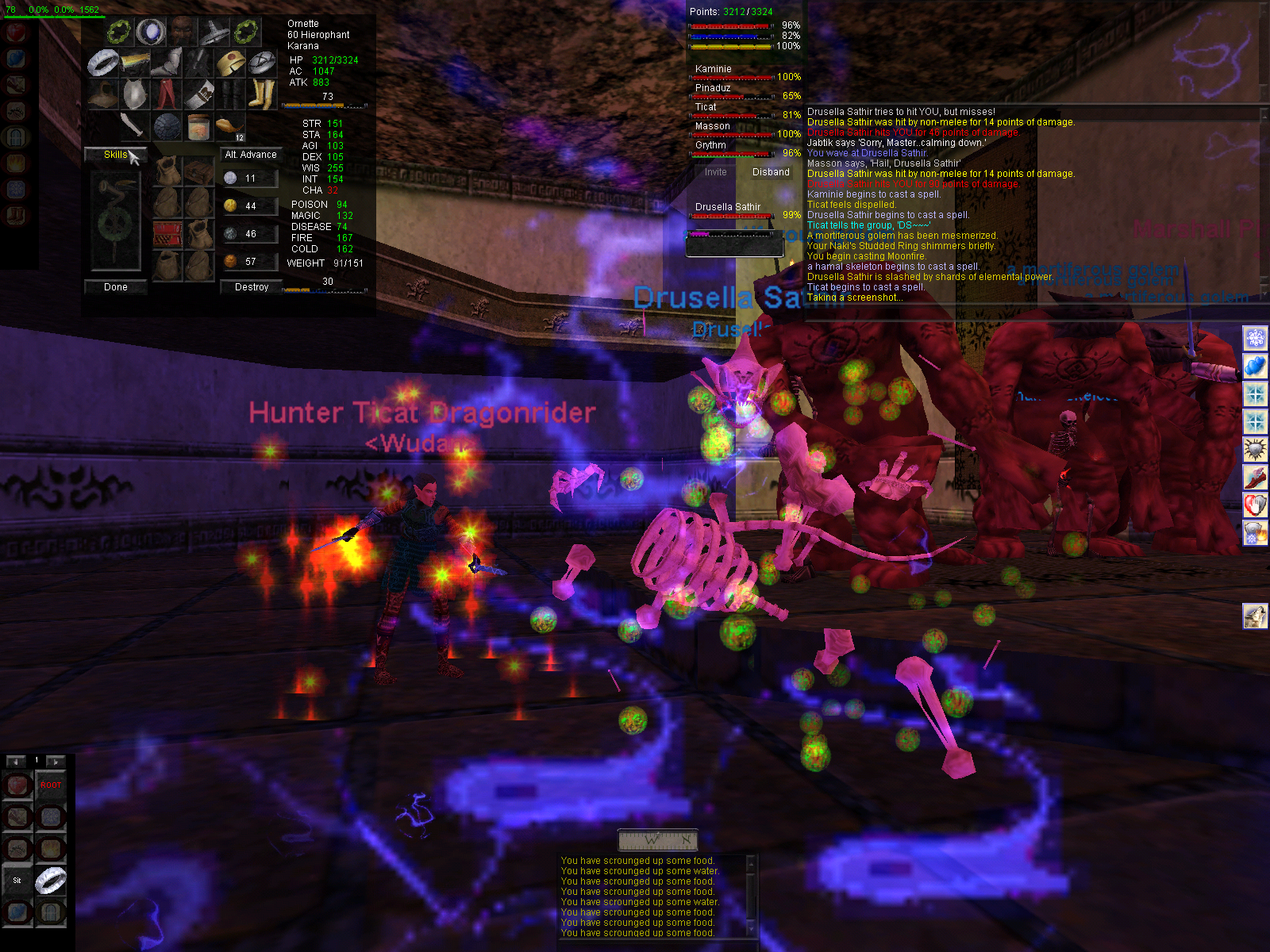Select the blue orb earring slot
Screen dimensions: 1270x952
tap(150, 33)
